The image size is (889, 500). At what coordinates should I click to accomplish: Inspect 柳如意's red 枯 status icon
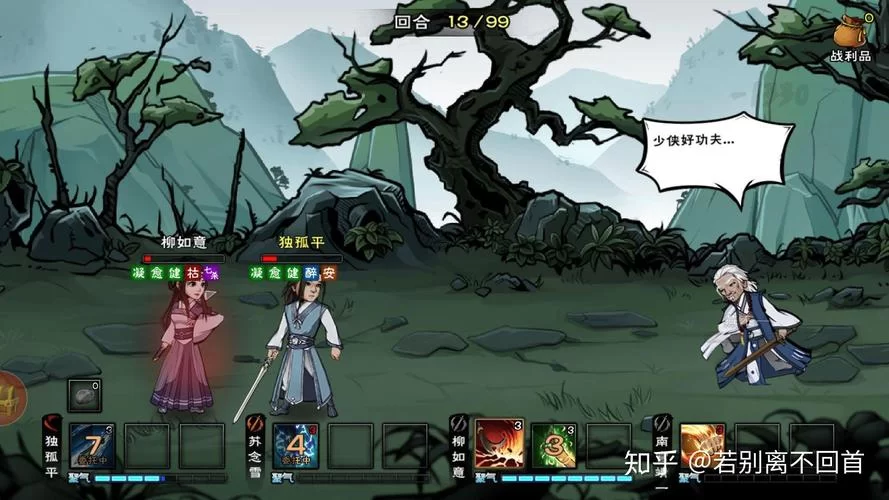[x=193, y=272]
